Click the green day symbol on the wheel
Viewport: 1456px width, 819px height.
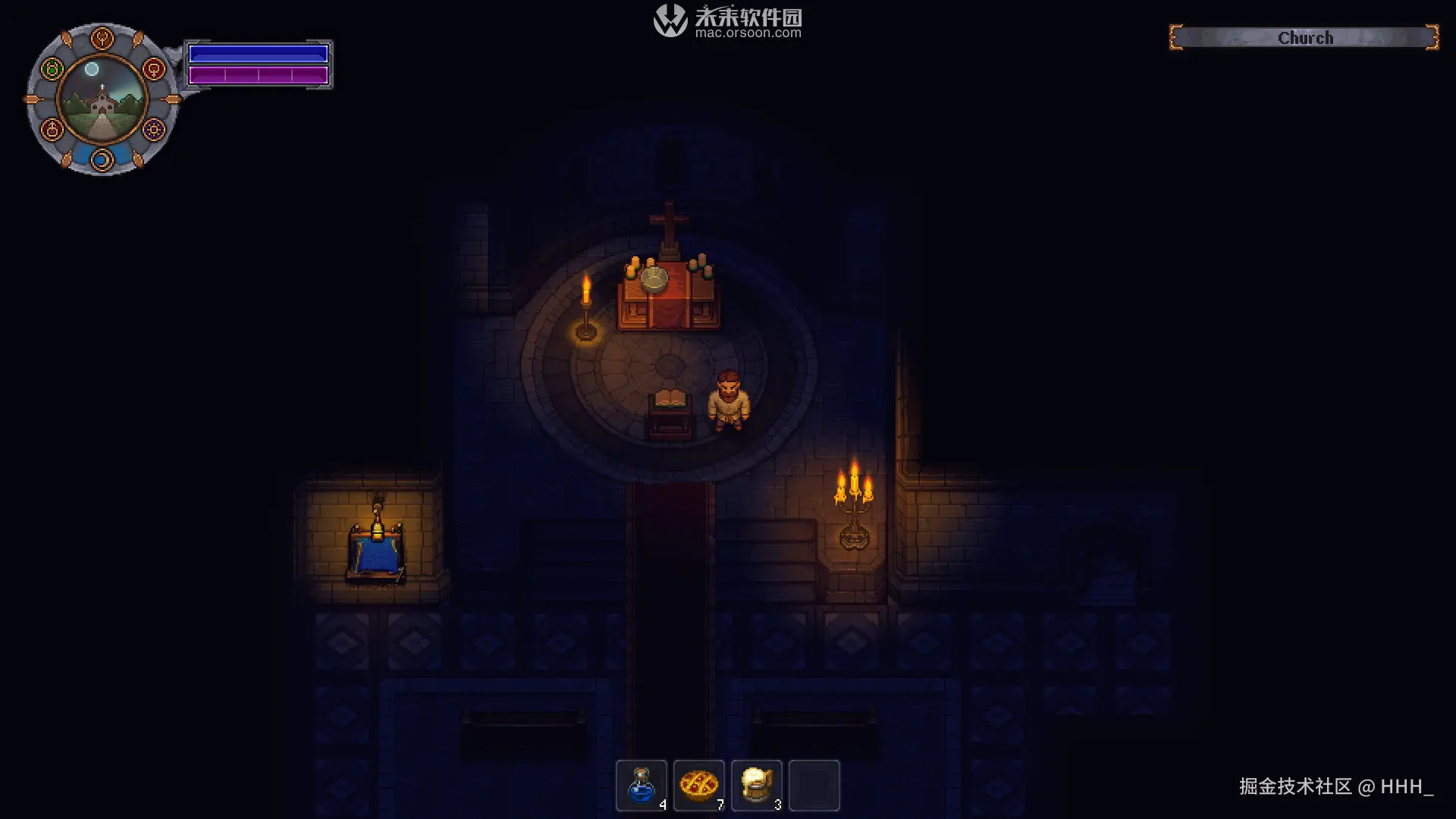click(52, 70)
